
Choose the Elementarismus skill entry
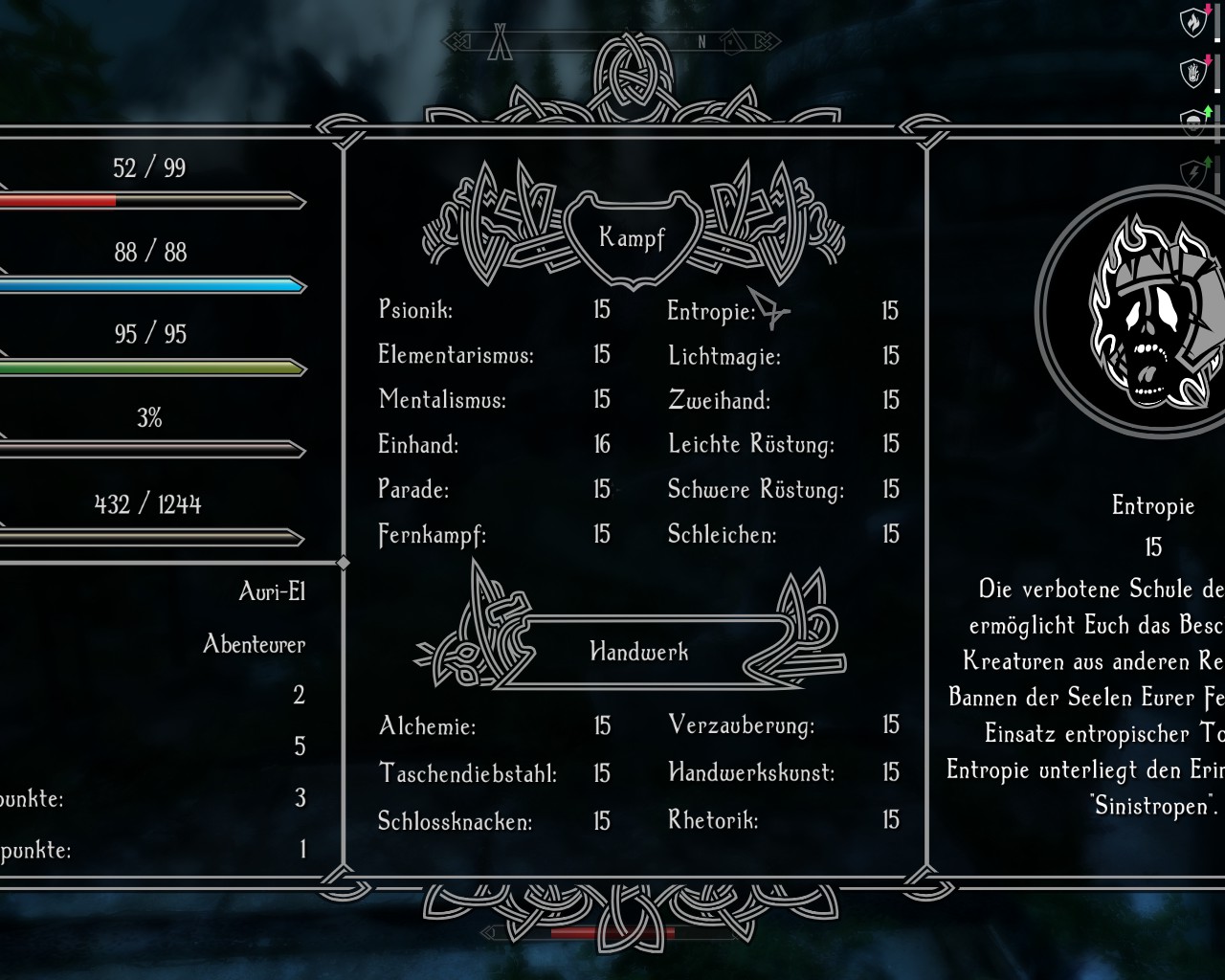click(x=456, y=355)
